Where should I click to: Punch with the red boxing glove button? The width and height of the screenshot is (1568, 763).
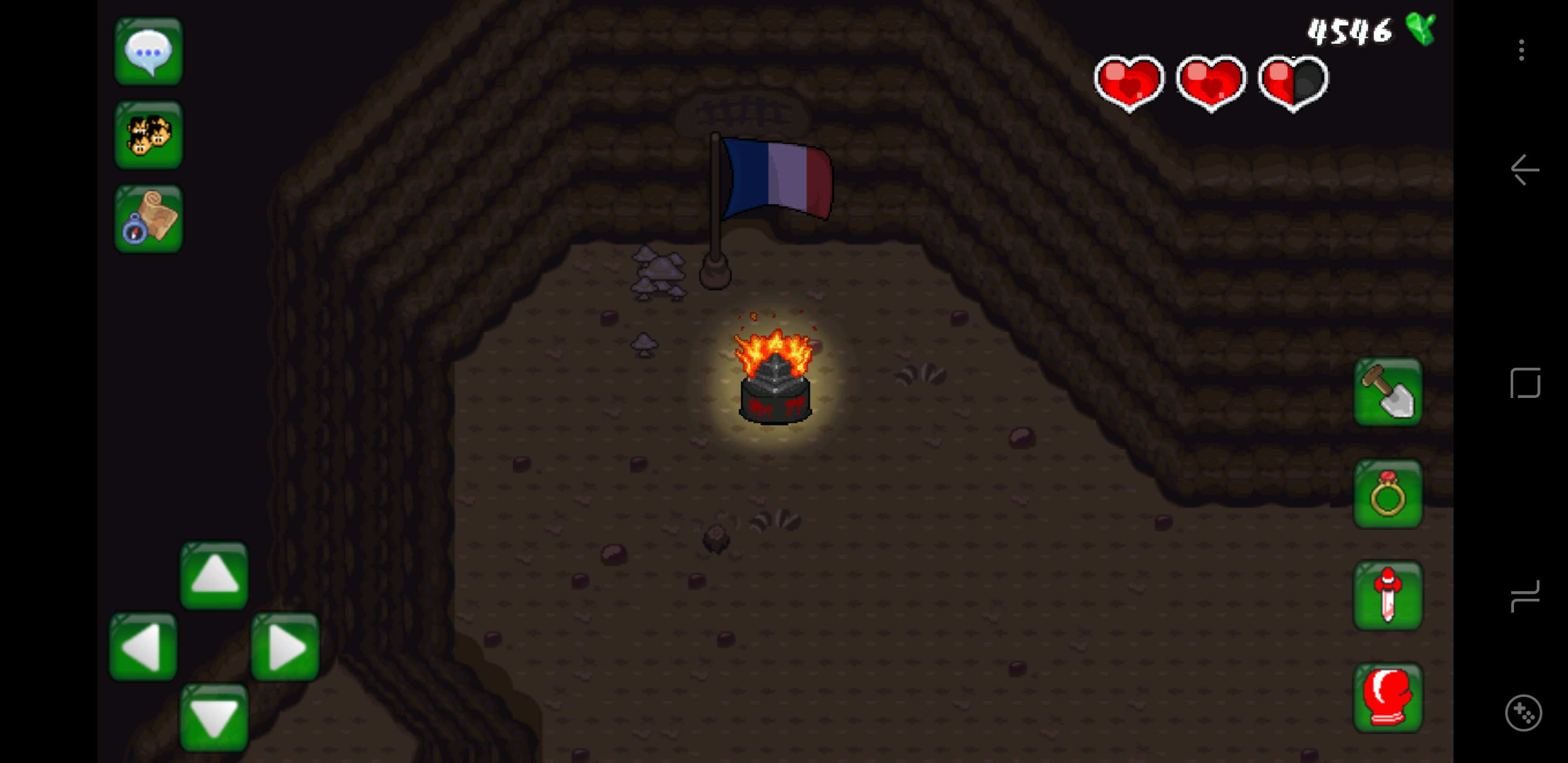1387,697
